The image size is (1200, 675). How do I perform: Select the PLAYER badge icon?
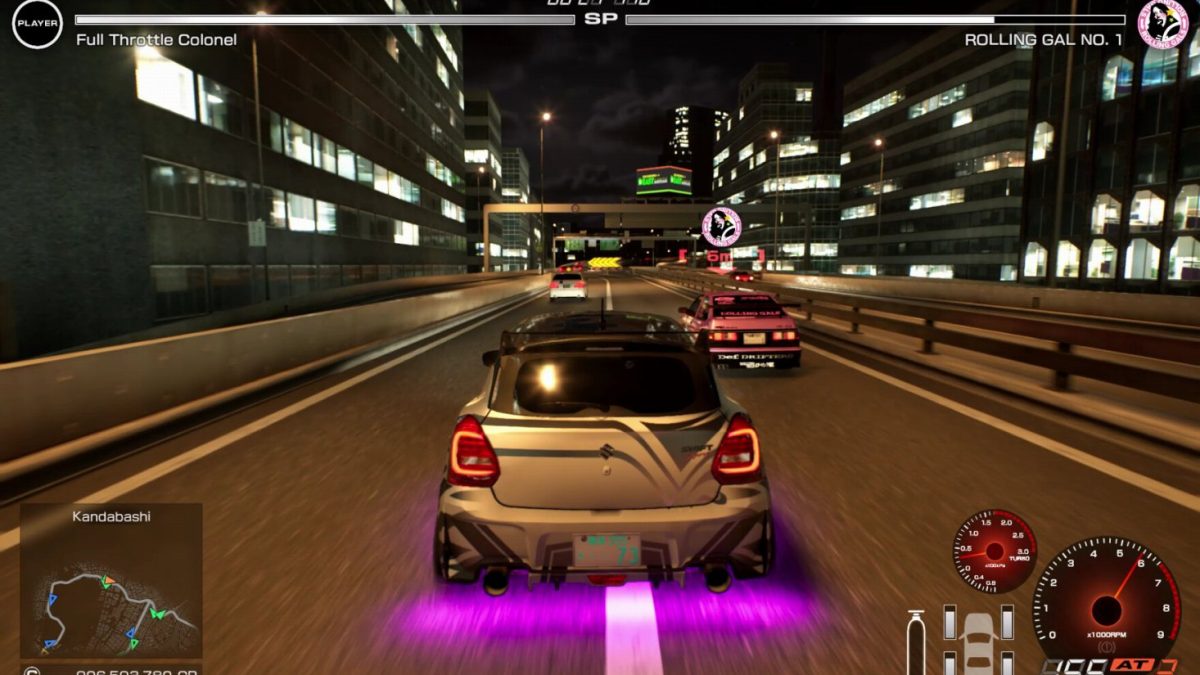[x=37, y=24]
